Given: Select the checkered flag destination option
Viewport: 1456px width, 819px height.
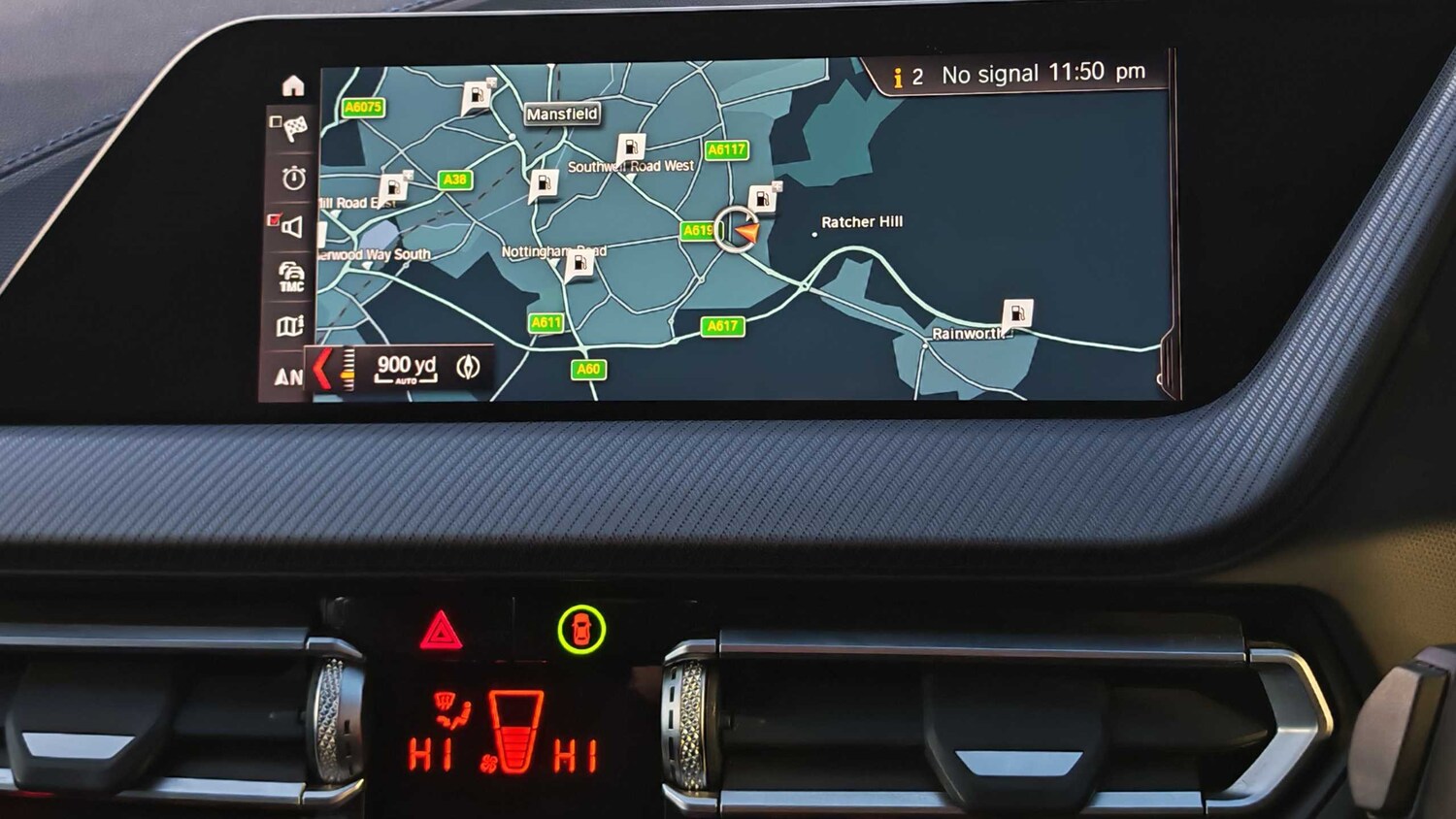Looking at the screenshot, I should 291,127.
